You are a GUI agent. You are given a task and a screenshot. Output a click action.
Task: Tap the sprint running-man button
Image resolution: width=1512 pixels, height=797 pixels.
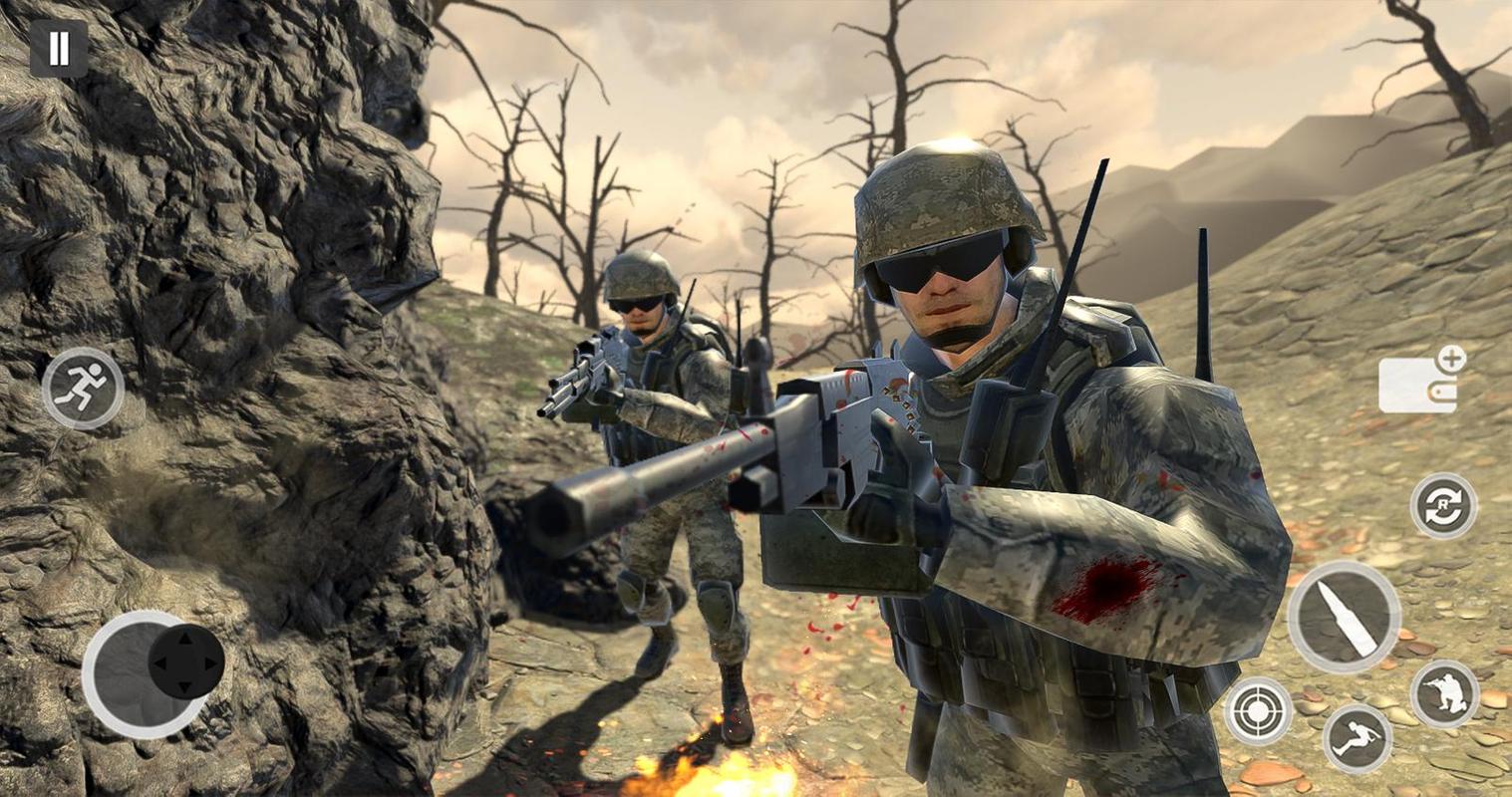83,389
